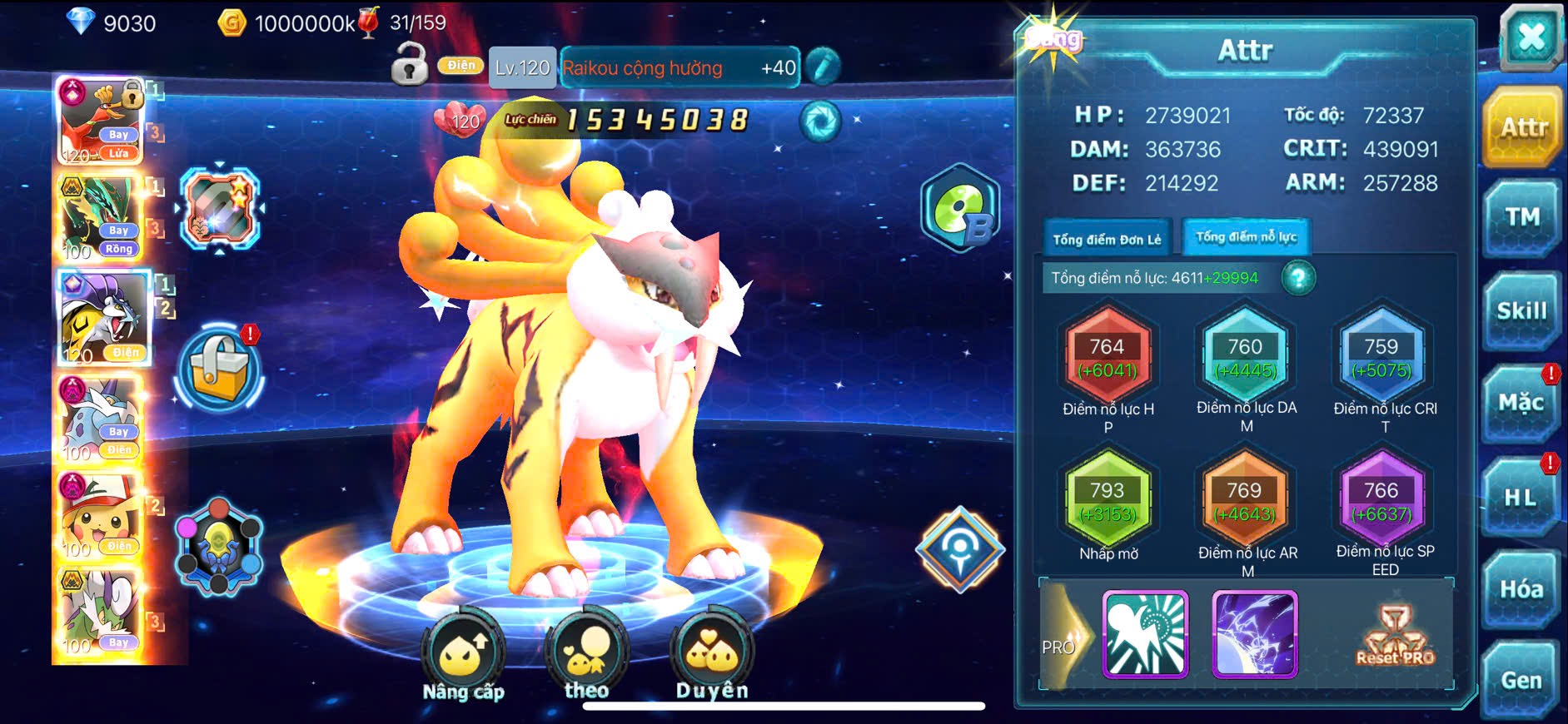Open the HL side tab

[x=1522, y=498]
